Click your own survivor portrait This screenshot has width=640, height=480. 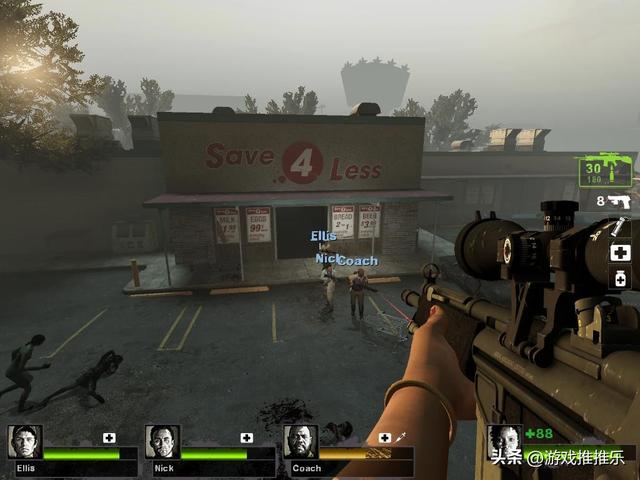pyautogui.click(x=504, y=441)
